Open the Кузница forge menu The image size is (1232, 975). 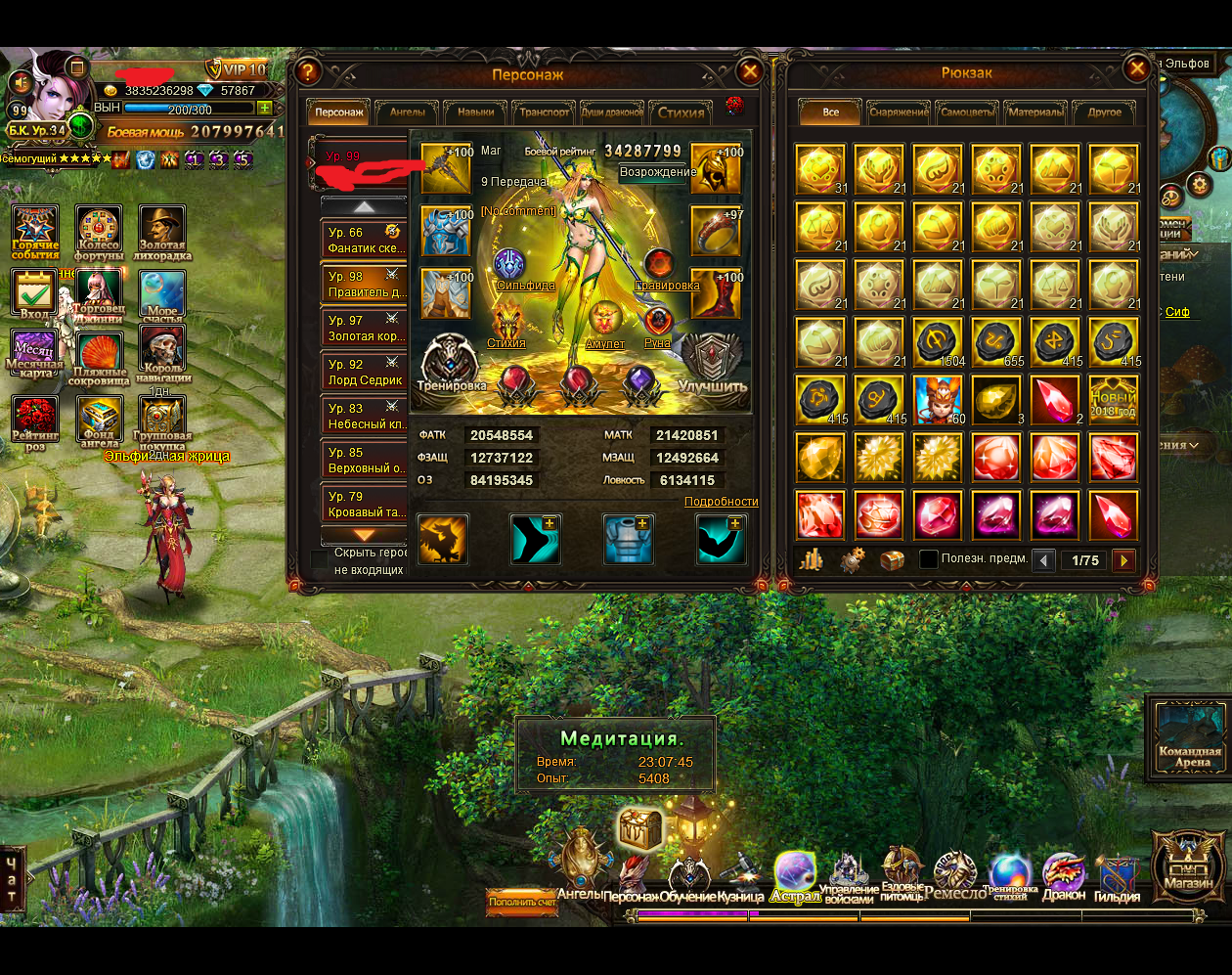coord(740,876)
